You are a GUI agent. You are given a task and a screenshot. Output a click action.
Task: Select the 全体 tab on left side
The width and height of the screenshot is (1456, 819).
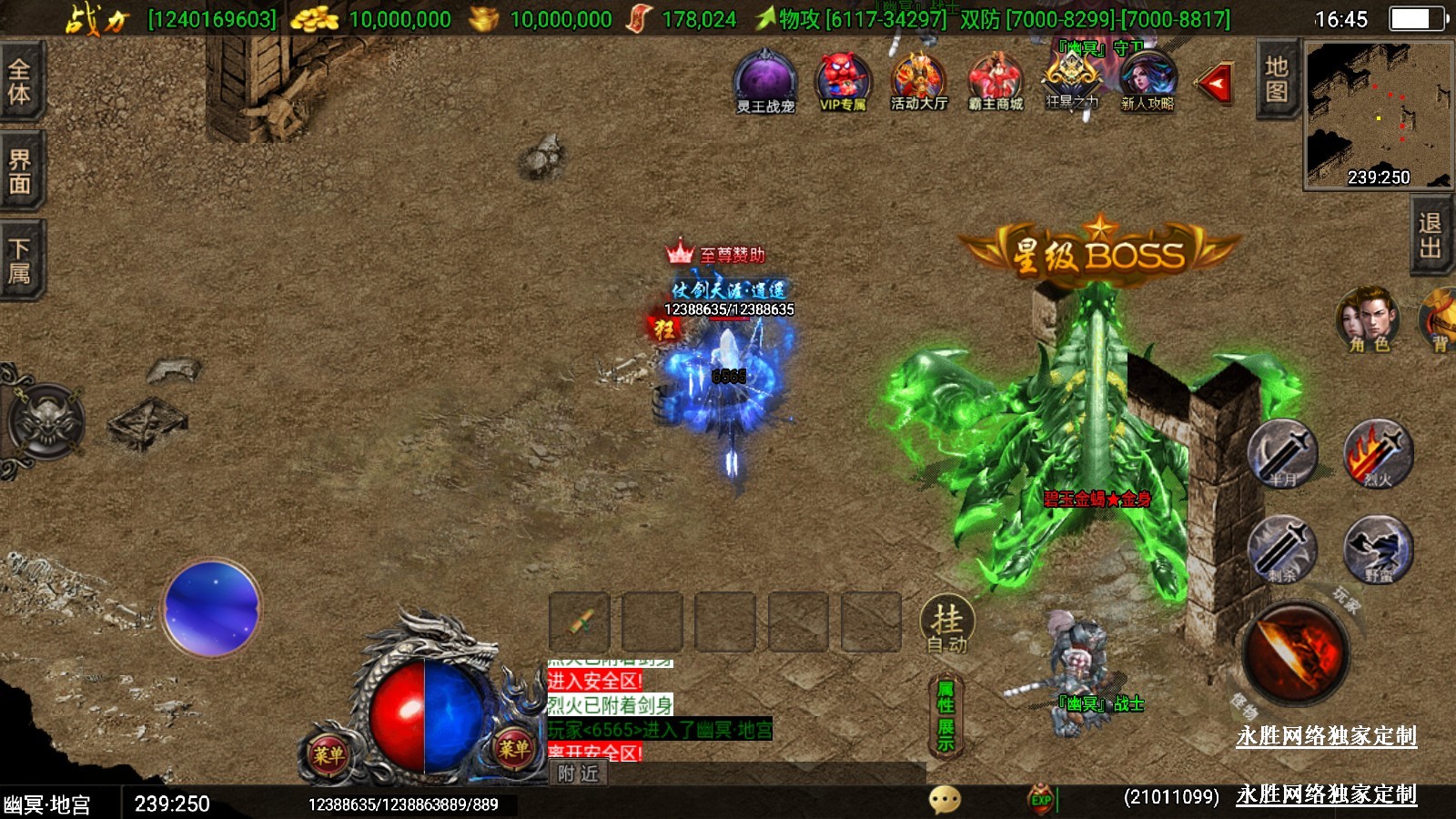click(20, 82)
